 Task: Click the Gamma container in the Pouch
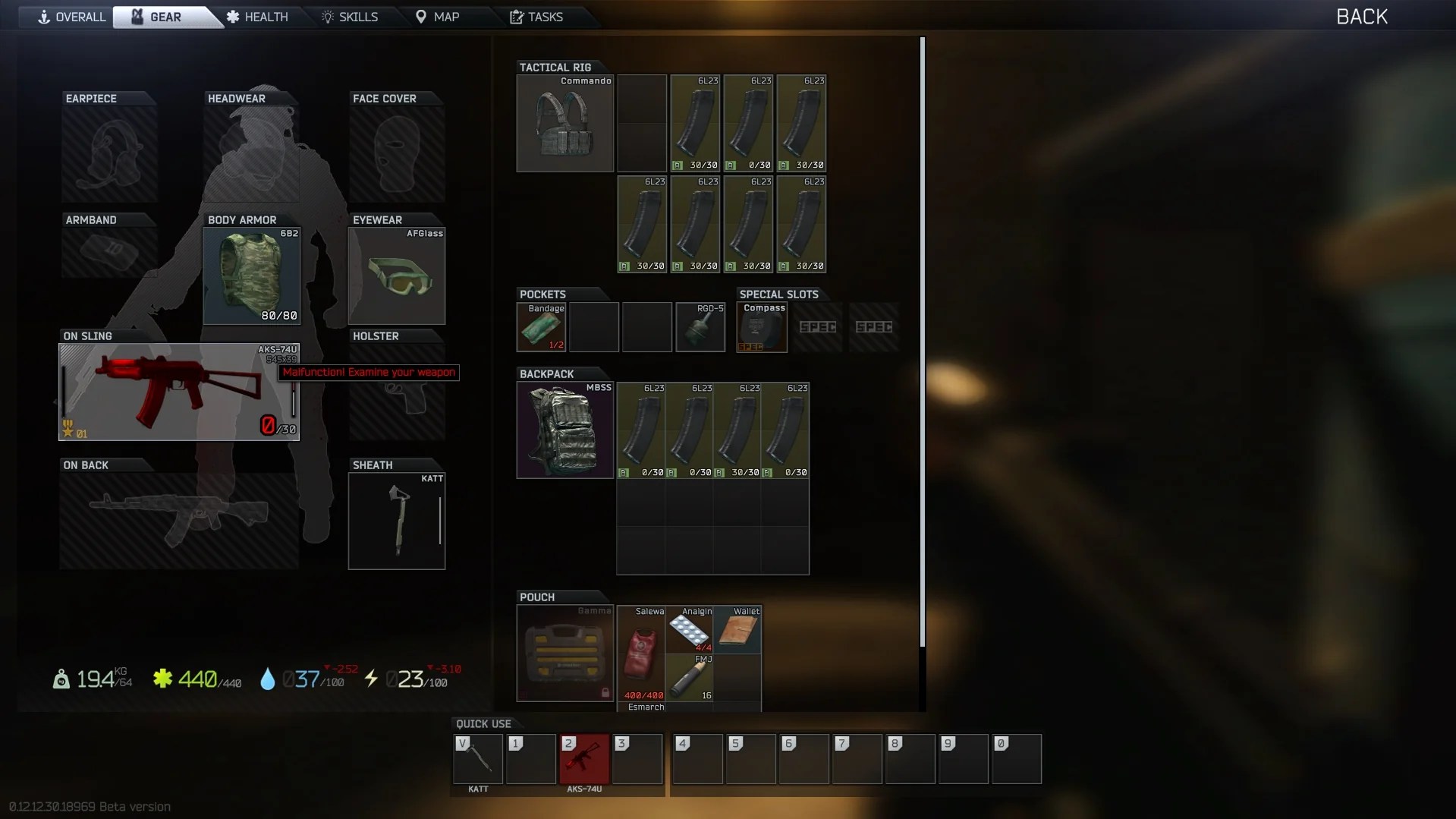coord(564,654)
